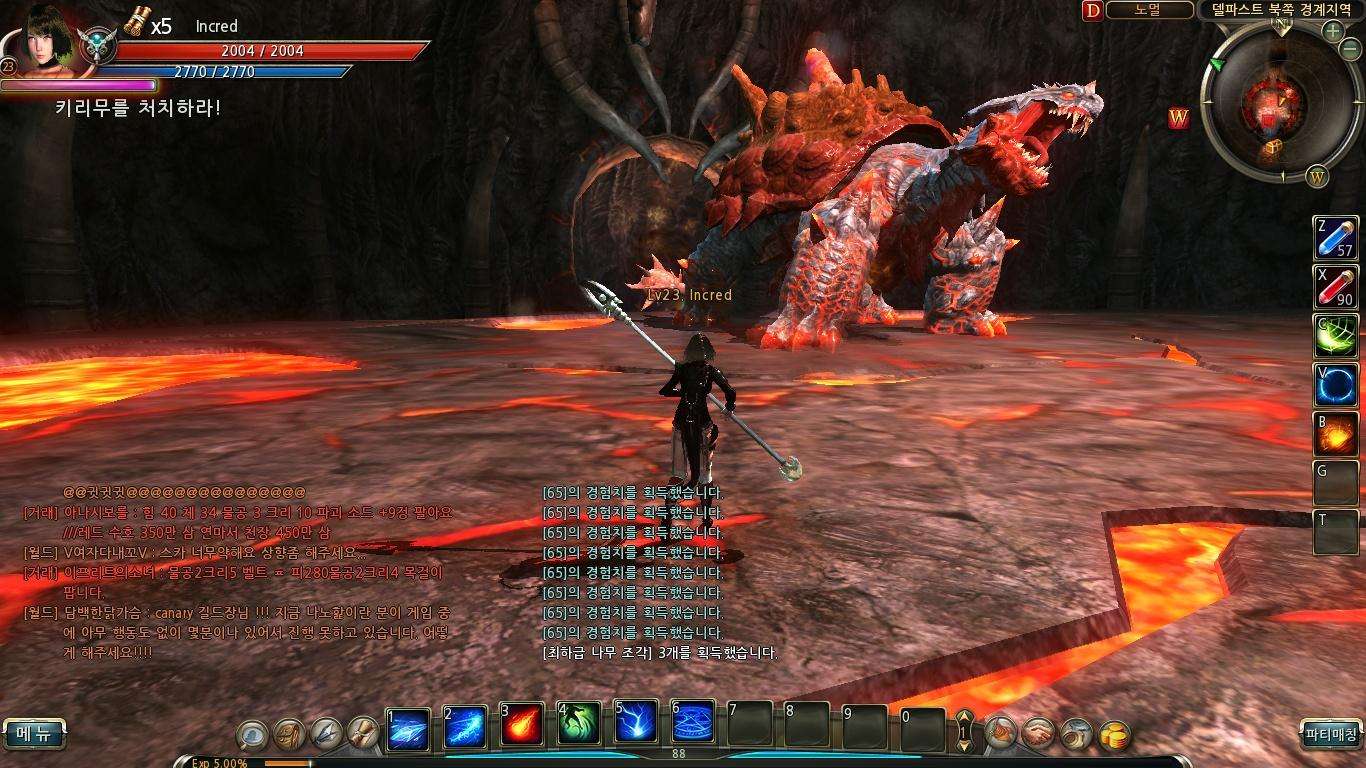Open the 메뉴 menu button
This screenshot has height=768, width=1366.
33,733
